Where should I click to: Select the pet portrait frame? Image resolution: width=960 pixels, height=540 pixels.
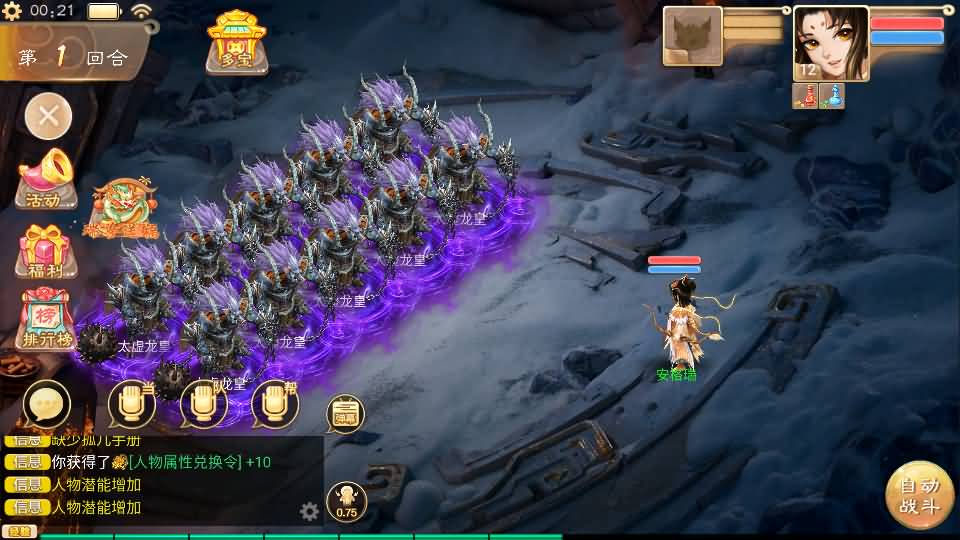pos(692,36)
